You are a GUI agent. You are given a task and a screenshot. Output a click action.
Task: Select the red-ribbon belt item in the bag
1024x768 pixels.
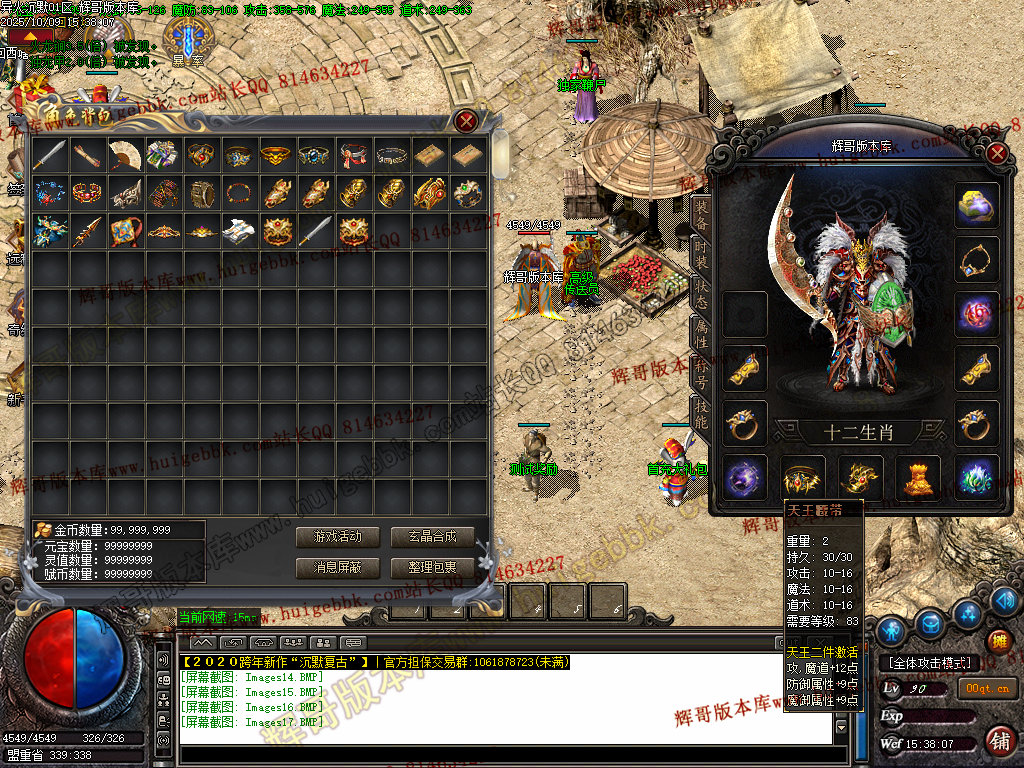tap(353, 155)
